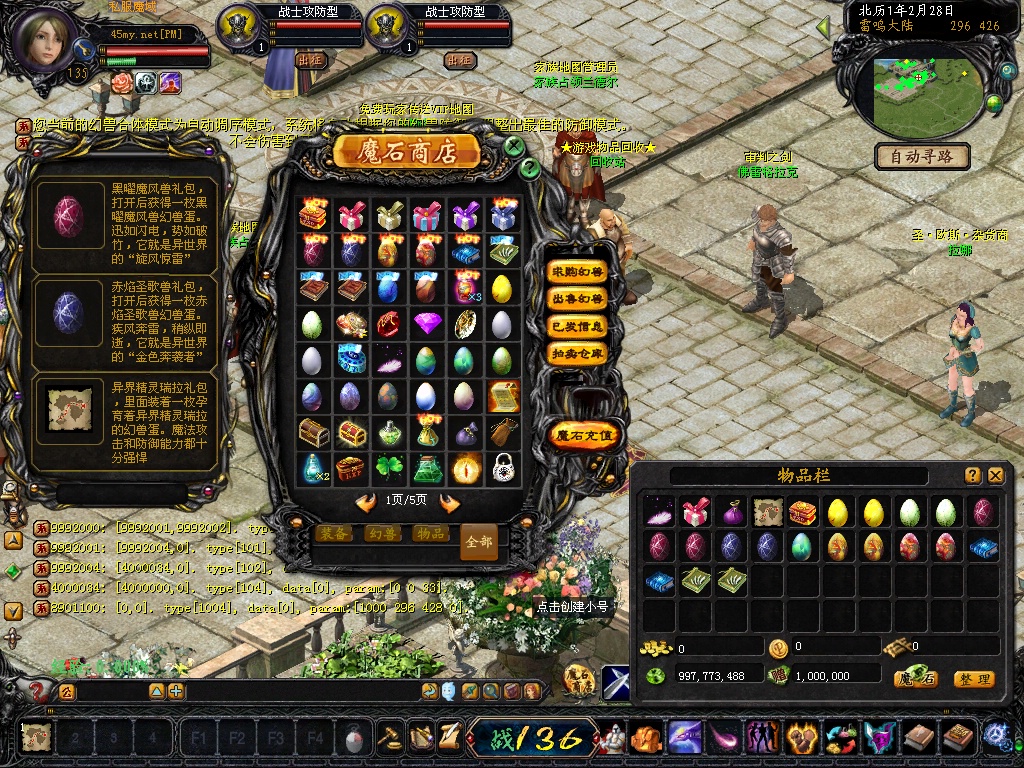1024x768 pixels.
Task: Open the 拍卖仓库 auction warehouse
Action: coord(578,353)
